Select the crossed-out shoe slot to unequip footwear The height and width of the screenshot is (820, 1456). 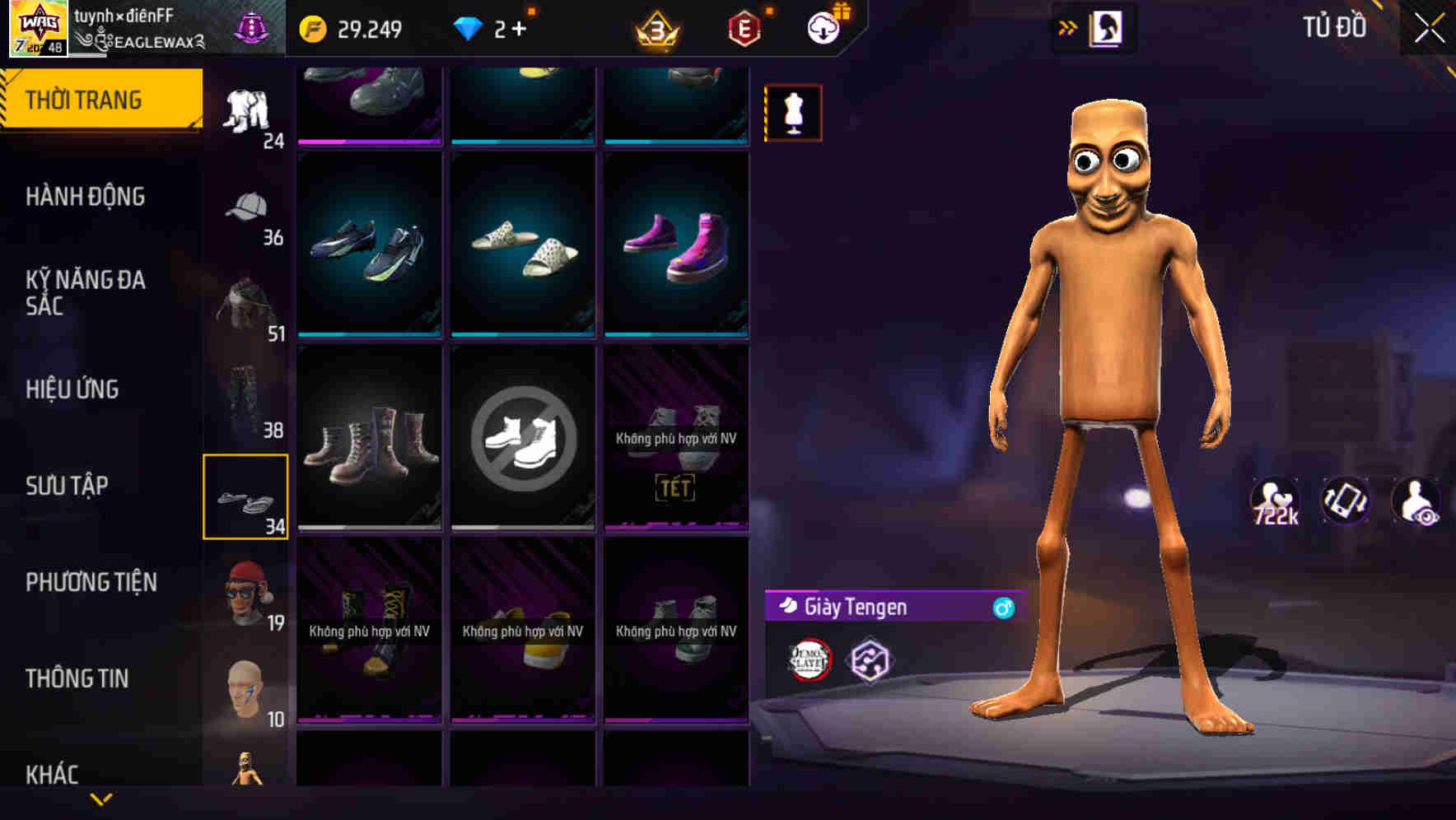coord(523,437)
